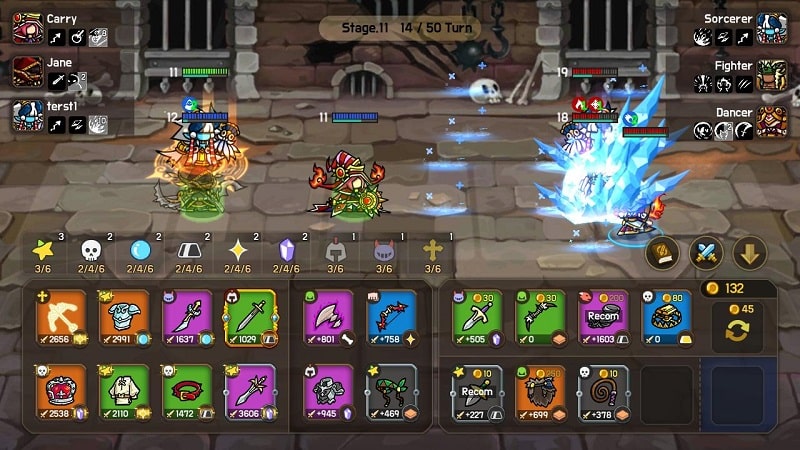
Task: Purchase the orange beast mask for 250 gold
Action: pyautogui.click(x=540, y=389)
